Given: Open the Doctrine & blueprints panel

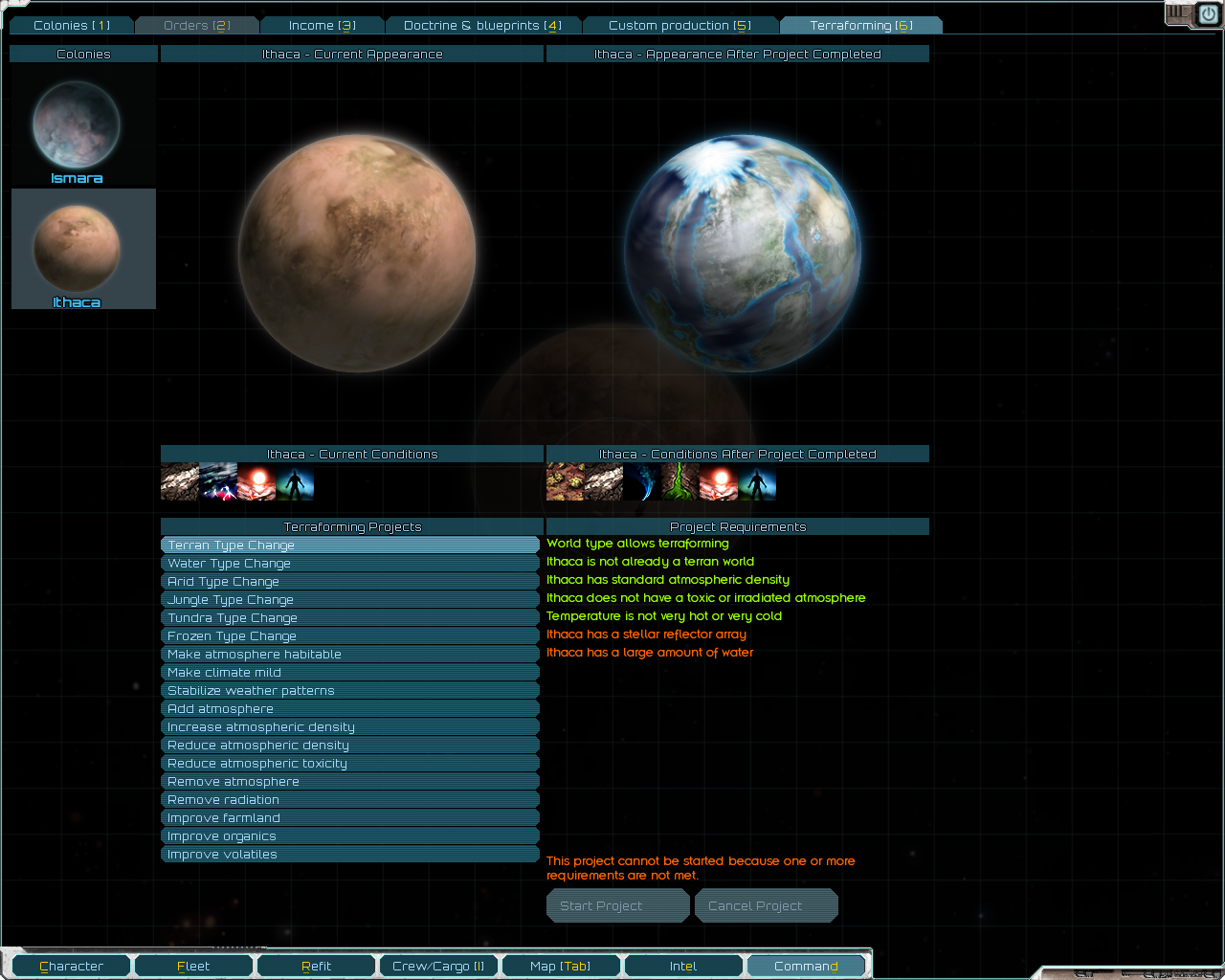Looking at the screenshot, I should coord(483,25).
